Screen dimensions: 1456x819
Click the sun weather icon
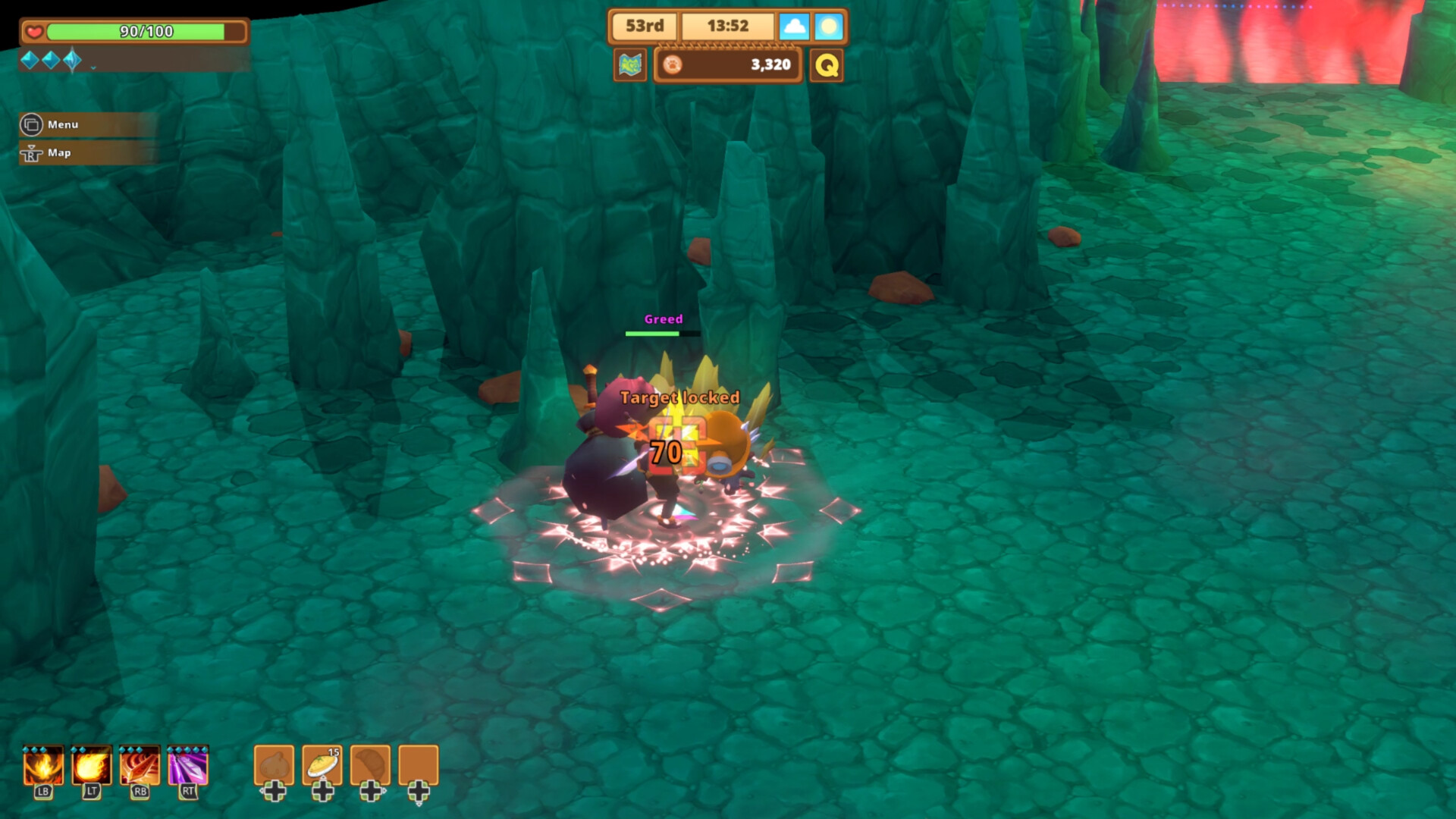829,27
